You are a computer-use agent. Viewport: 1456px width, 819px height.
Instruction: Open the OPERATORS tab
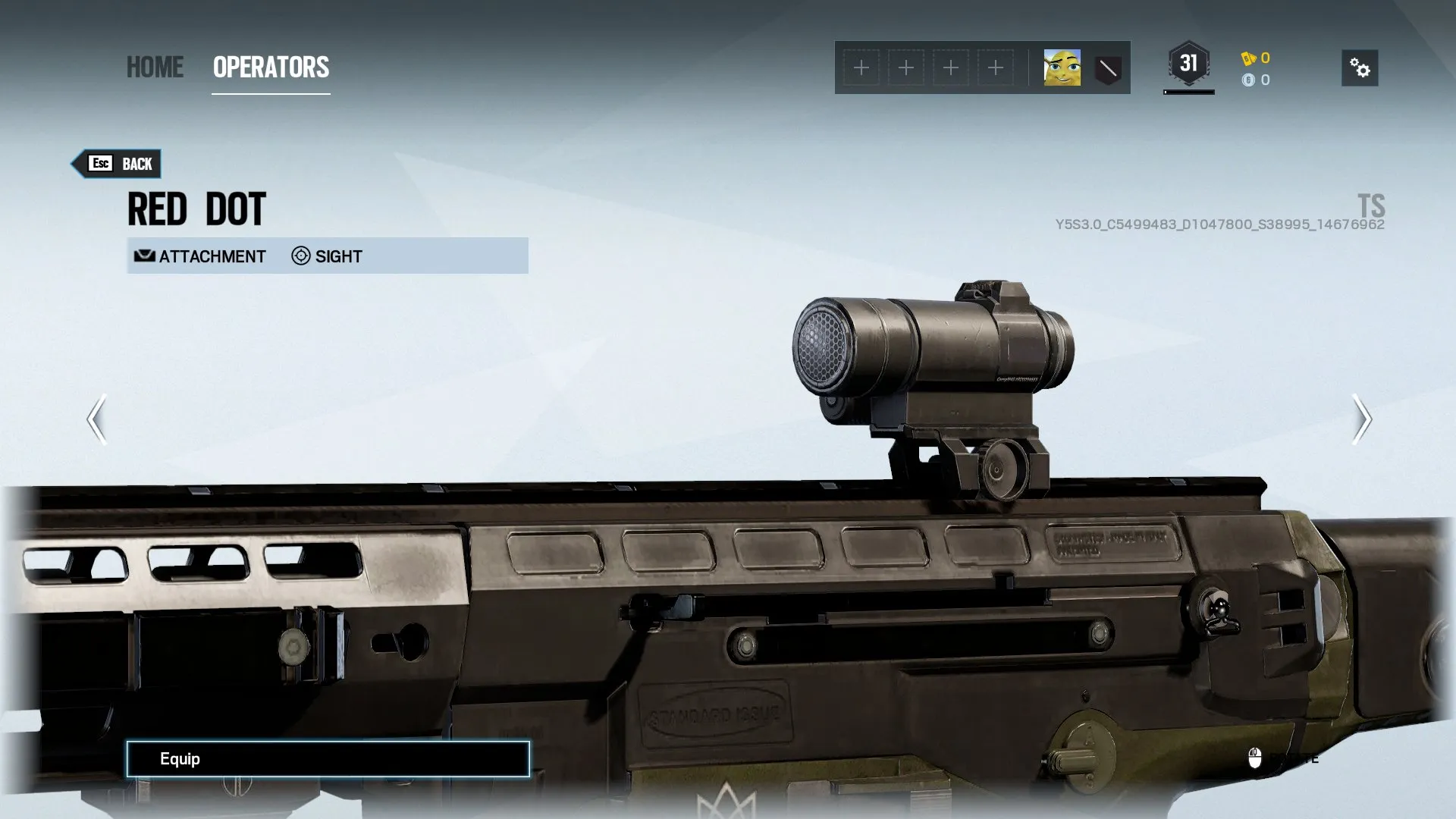coord(271,67)
